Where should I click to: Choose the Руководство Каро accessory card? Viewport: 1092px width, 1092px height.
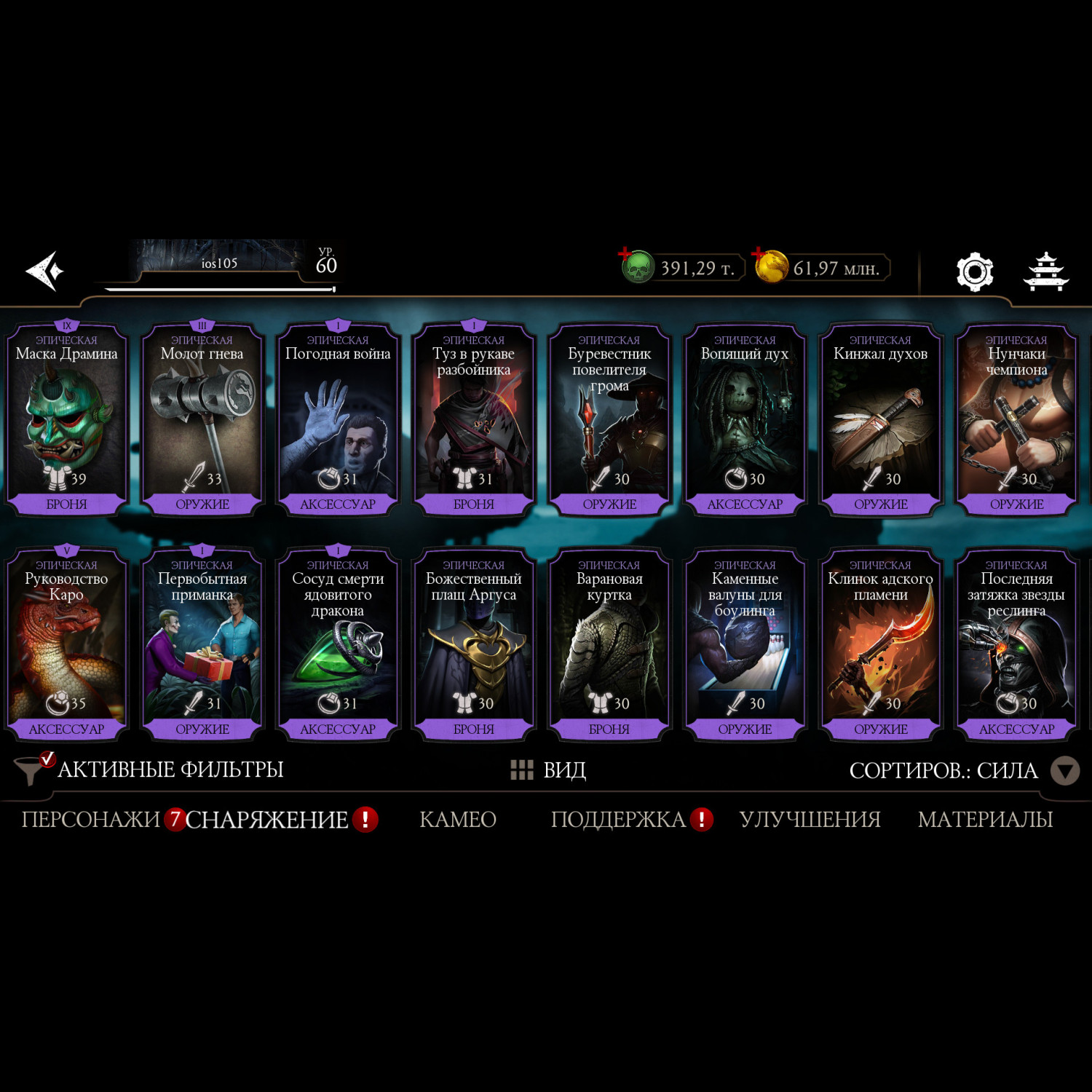click(67, 645)
